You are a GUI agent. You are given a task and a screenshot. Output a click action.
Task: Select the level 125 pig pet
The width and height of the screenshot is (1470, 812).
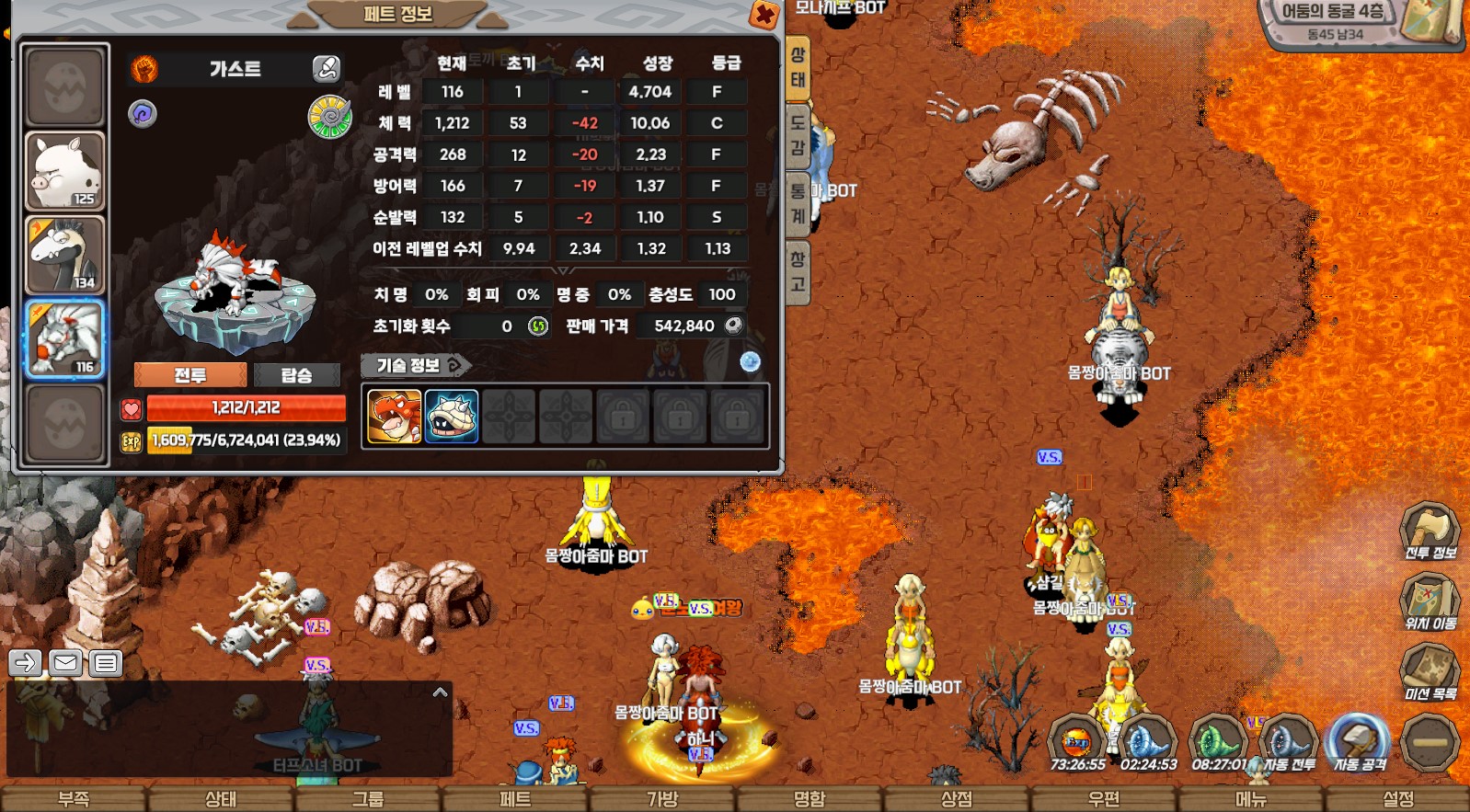tap(64, 172)
